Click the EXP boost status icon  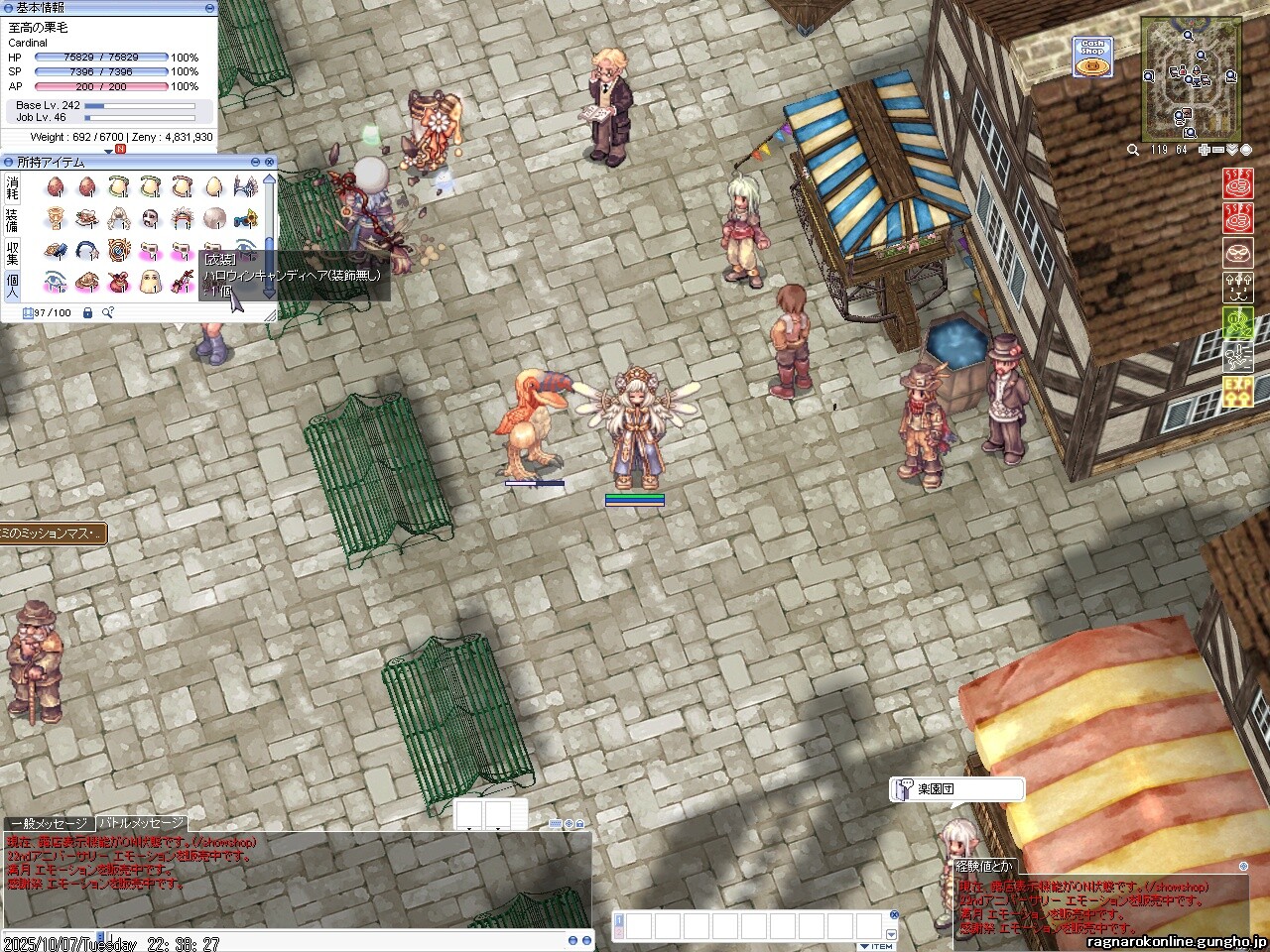pyautogui.click(x=1237, y=391)
